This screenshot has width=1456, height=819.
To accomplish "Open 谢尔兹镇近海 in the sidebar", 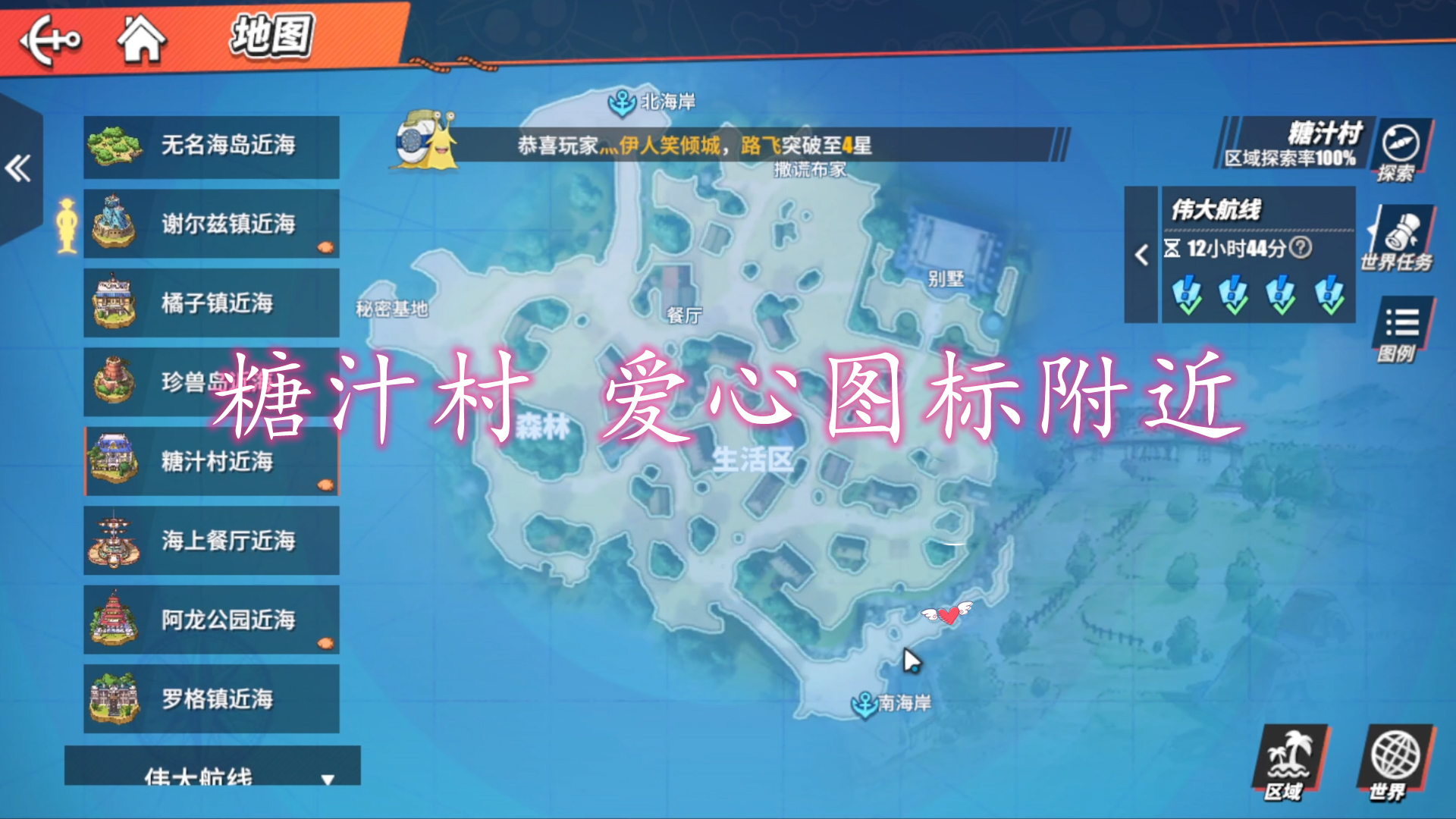I will tap(211, 223).
